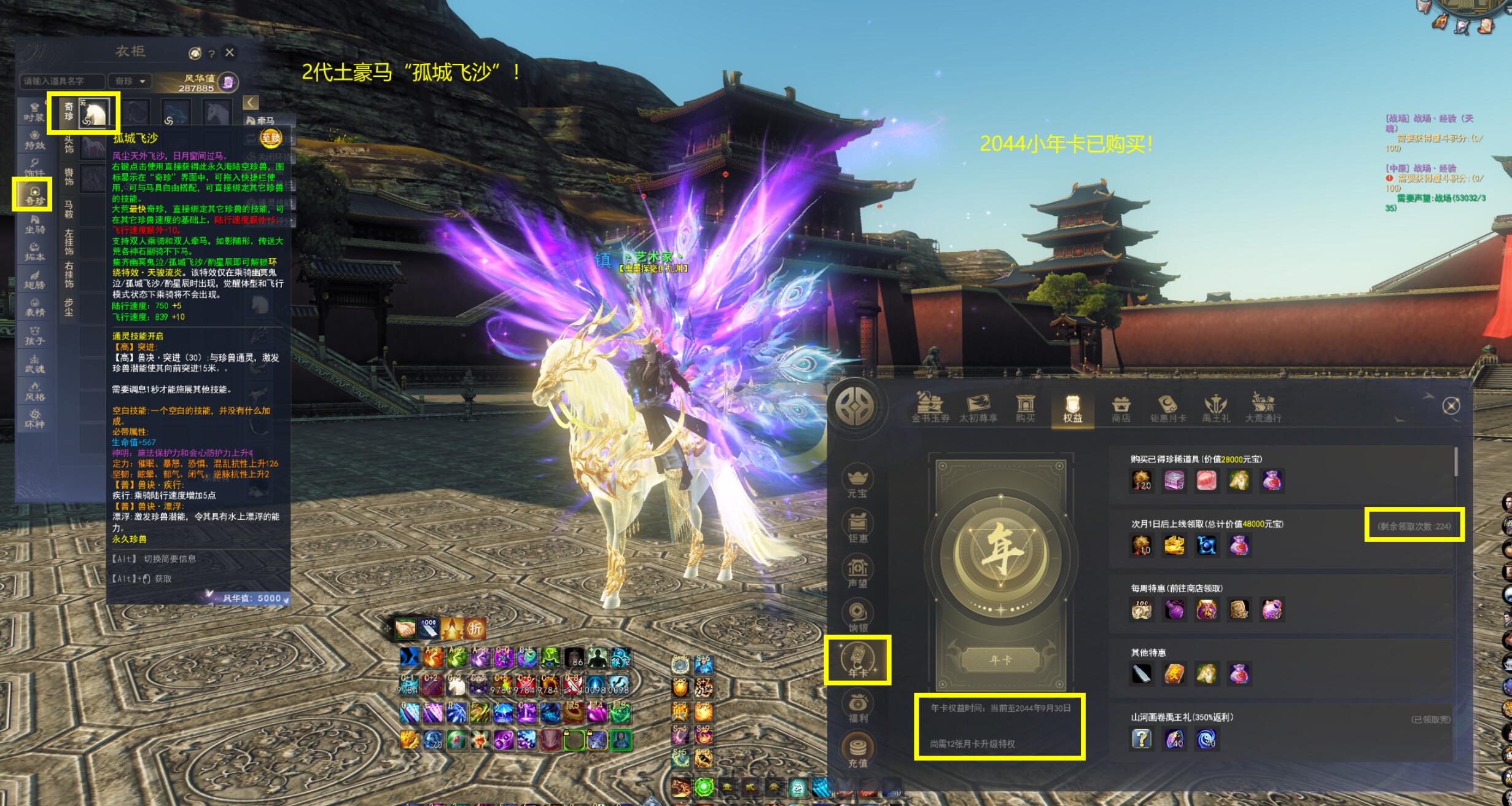Go to the 商店 tab
Viewport: 1512px width, 806px height.
coord(1121,407)
